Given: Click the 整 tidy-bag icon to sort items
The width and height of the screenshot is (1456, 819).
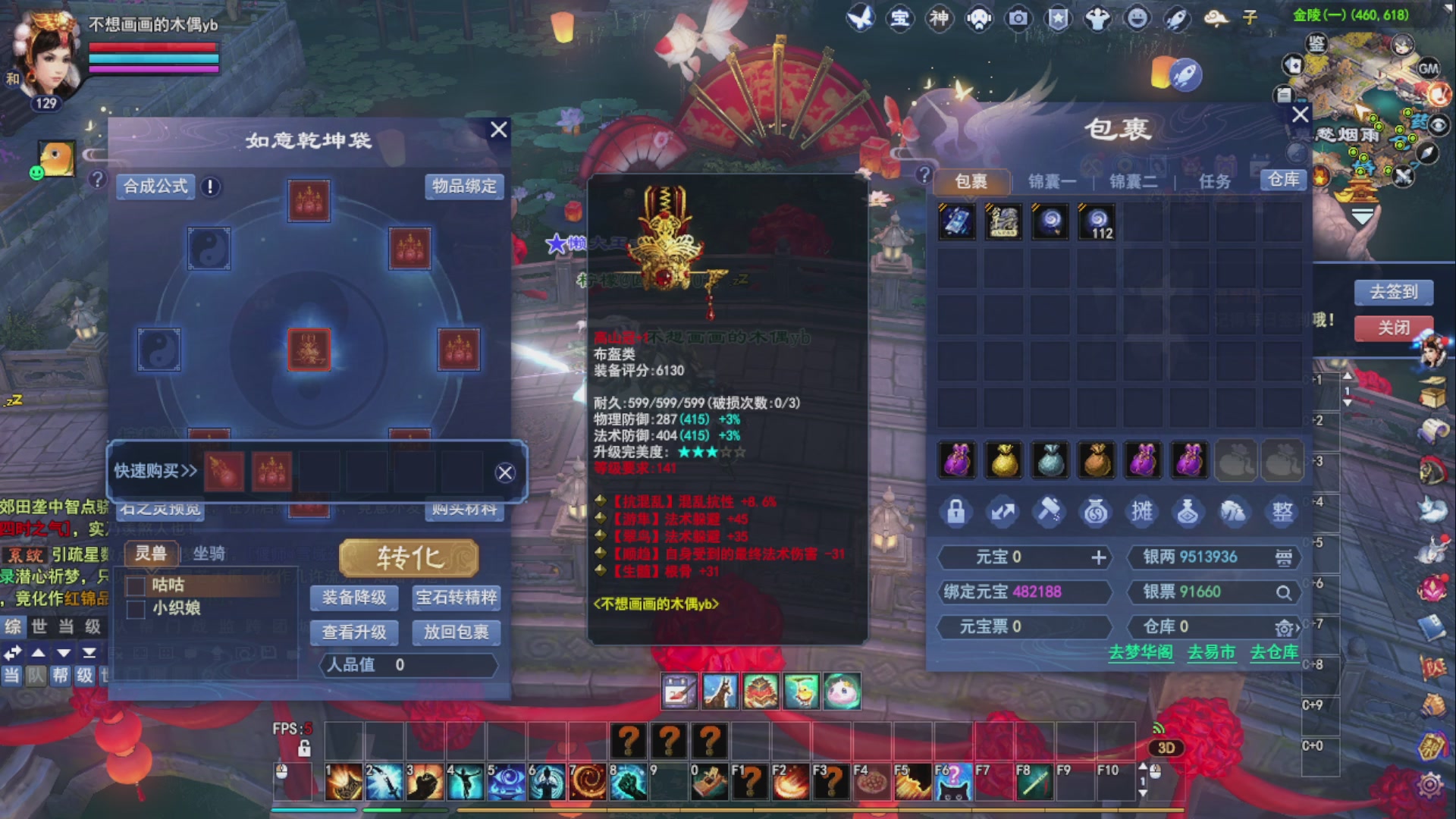Looking at the screenshot, I should 1282,511.
